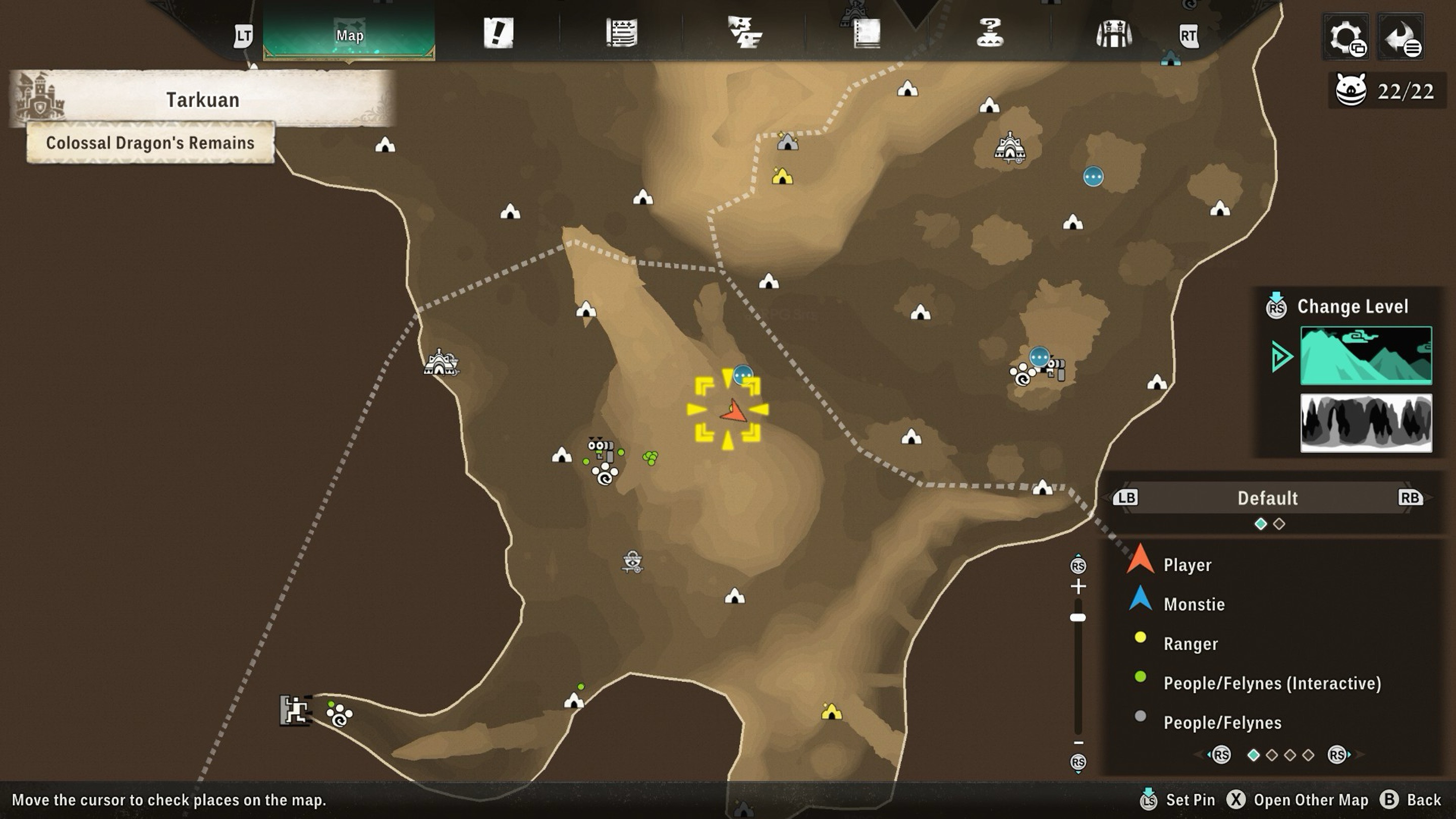Open the tab with monster flag icons
1456x819 pixels.
click(744, 33)
